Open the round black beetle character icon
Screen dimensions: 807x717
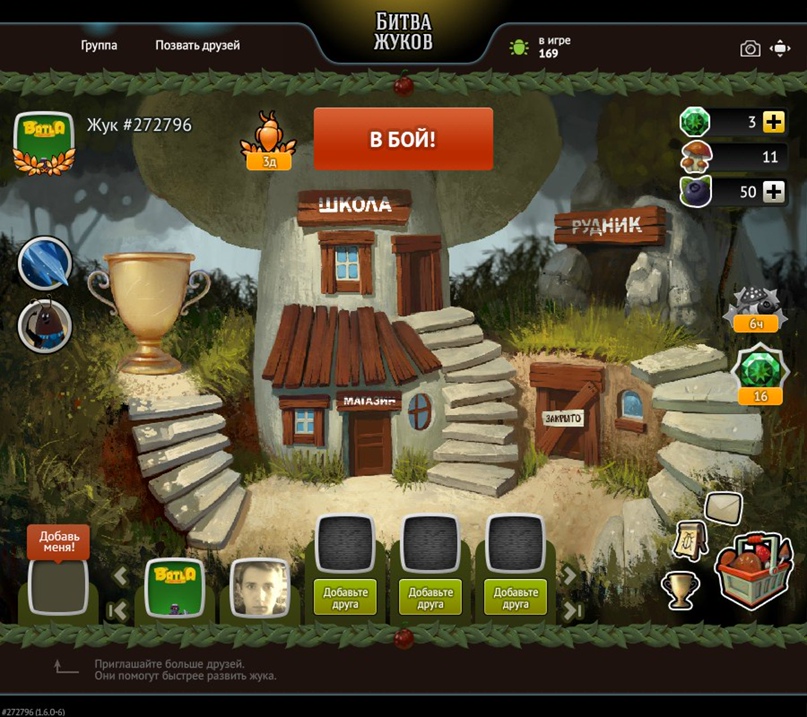(46, 325)
